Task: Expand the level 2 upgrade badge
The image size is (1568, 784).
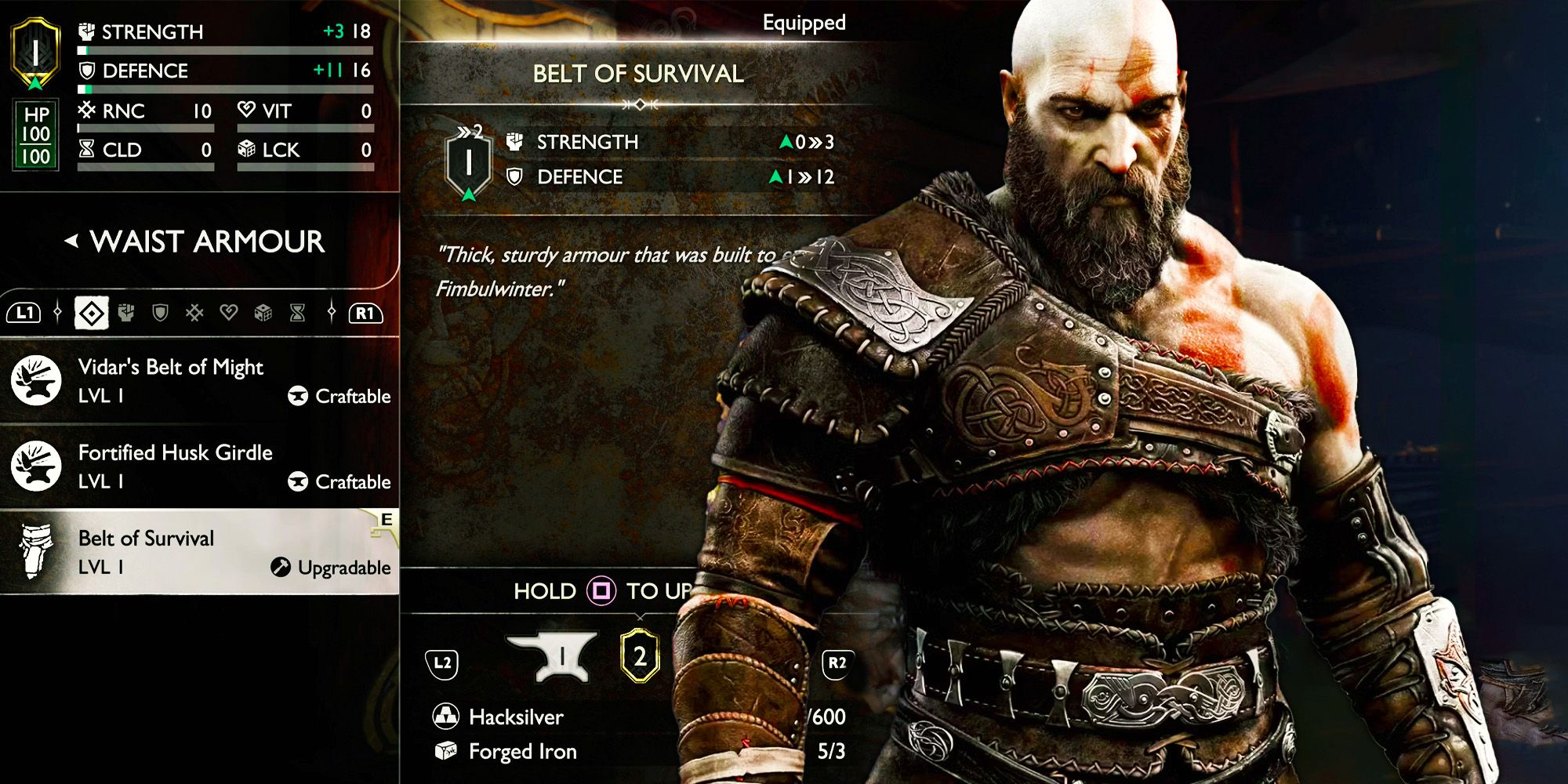Action: click(x=640, y=655)
